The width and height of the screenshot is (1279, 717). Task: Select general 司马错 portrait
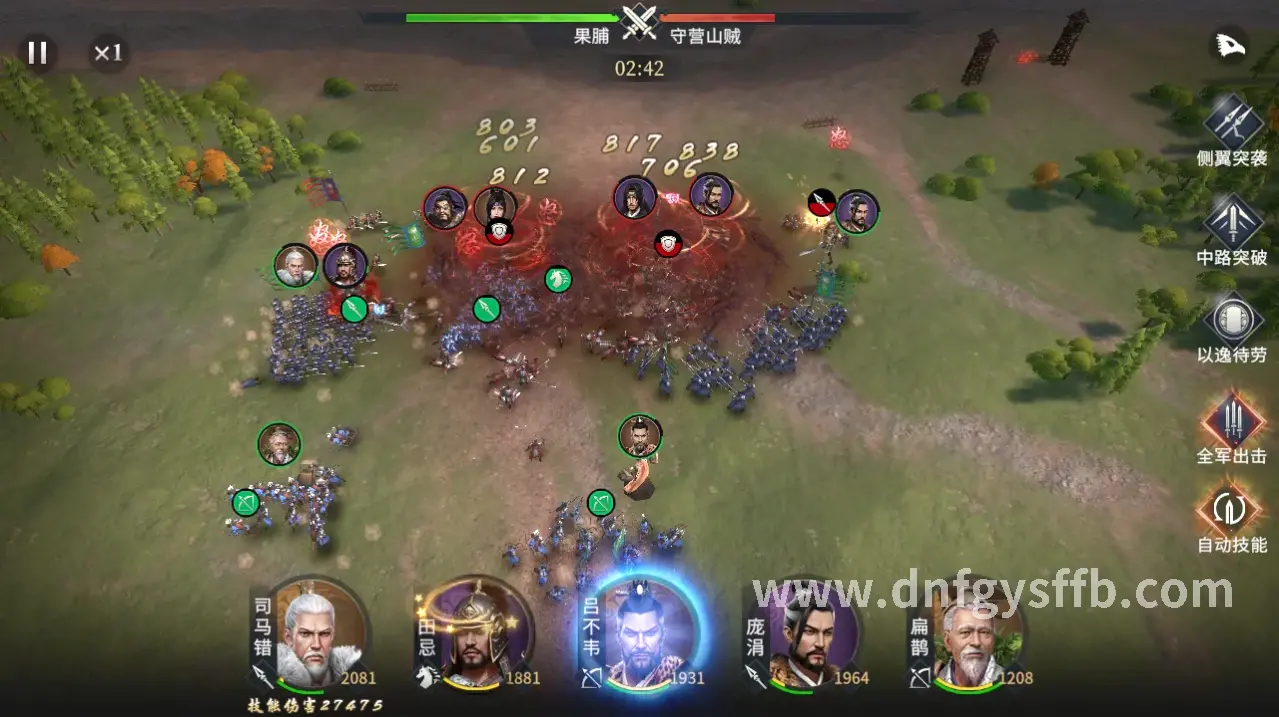319,633
